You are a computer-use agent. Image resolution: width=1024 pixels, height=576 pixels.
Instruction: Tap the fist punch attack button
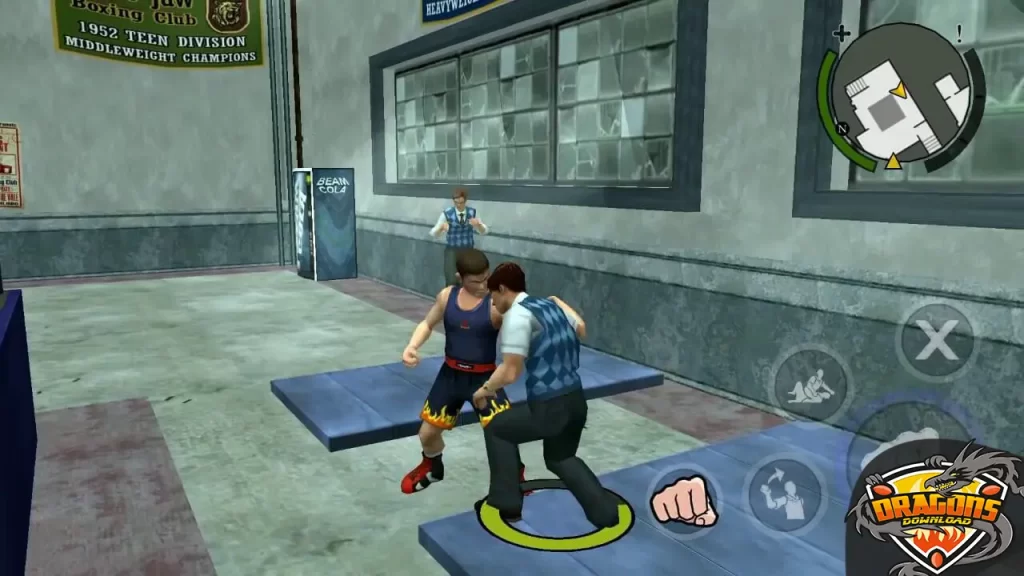(x=683, y=499)
